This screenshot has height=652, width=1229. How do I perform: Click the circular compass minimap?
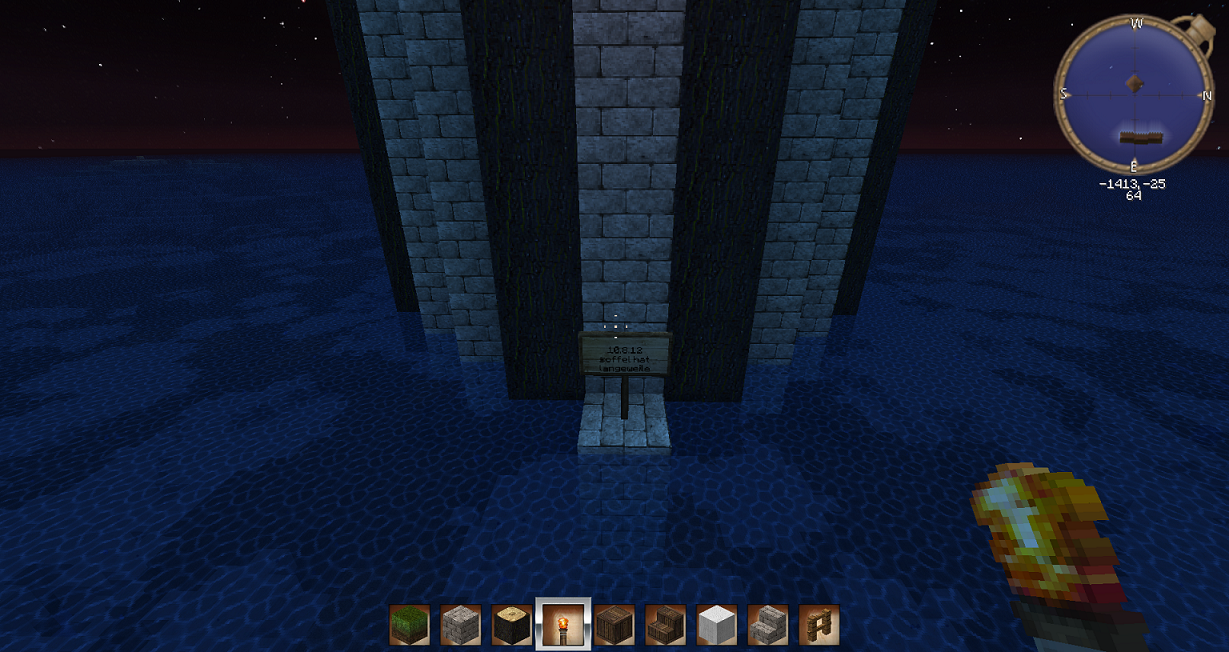tap(1134, 95)
